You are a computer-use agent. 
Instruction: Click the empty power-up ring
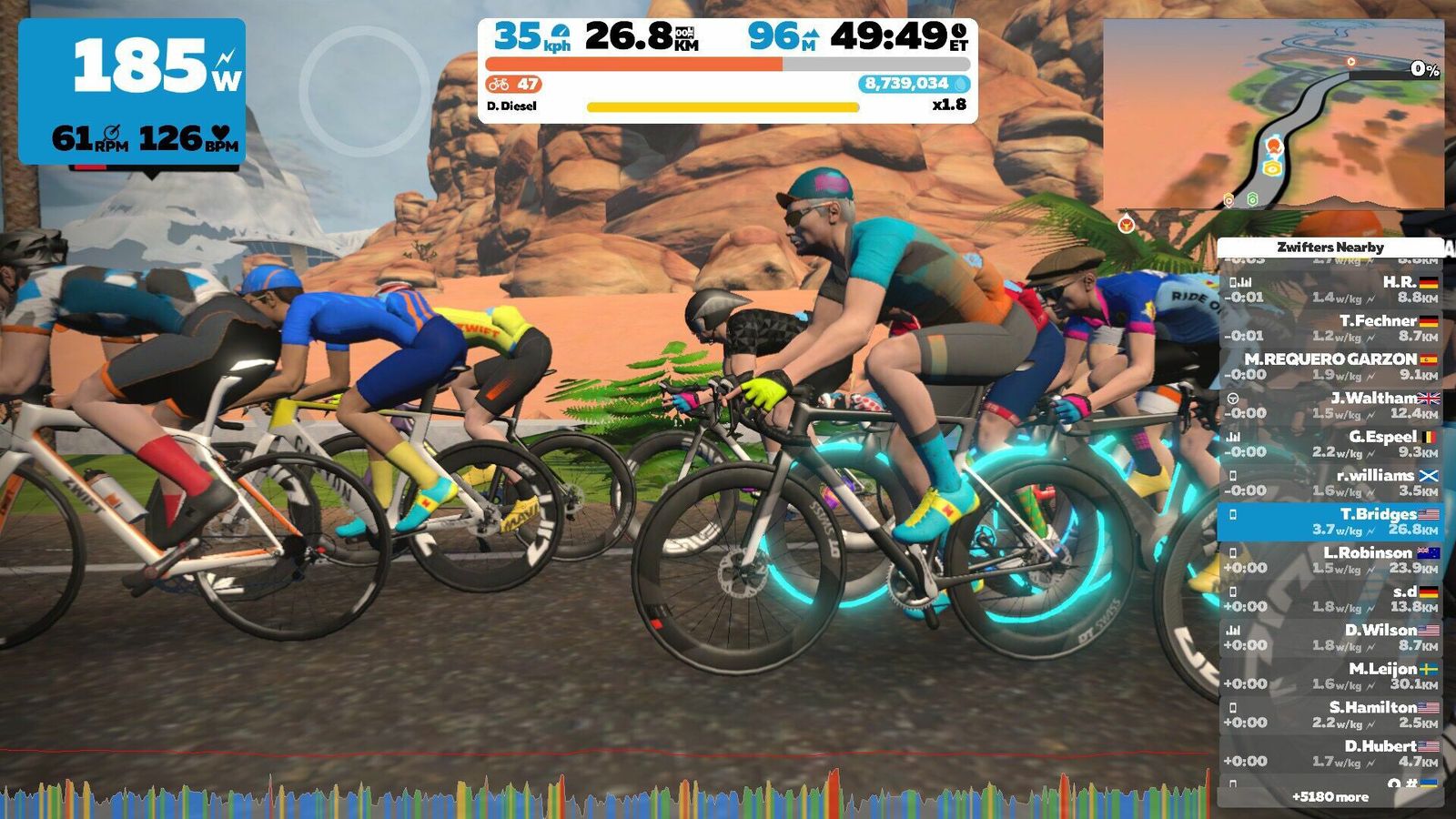[x=364, y=91]
